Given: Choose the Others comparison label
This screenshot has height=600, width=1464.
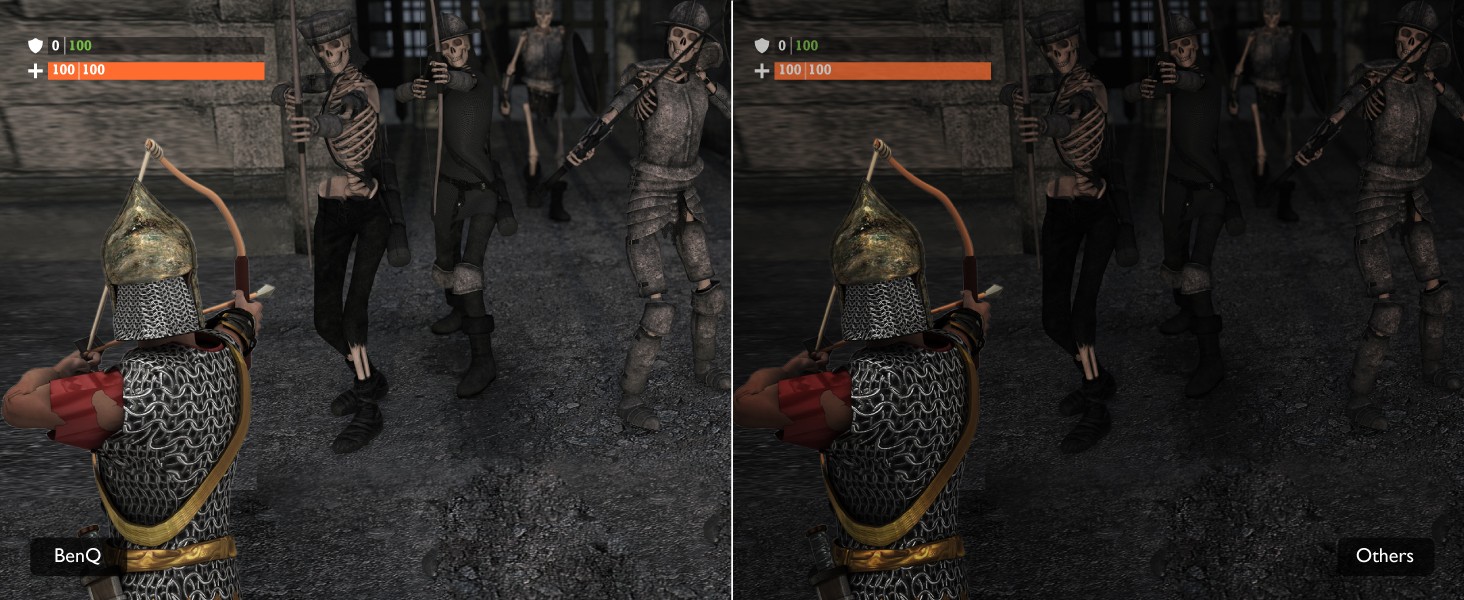Looking at the screenshot, I should (1384, 556).
